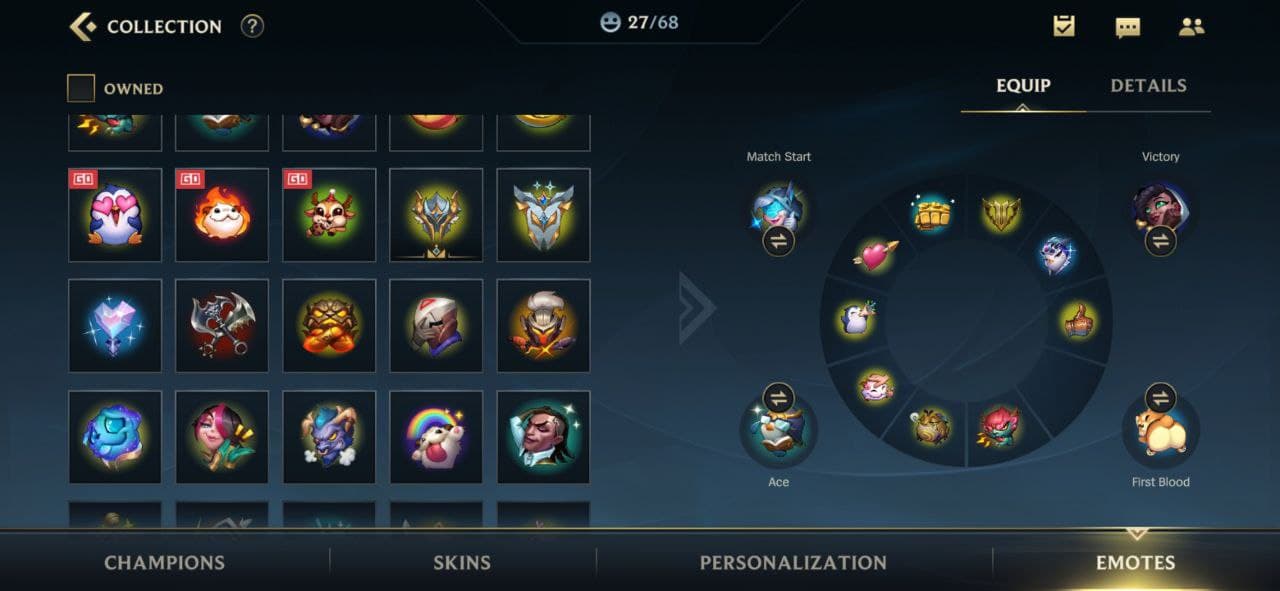Select the crossed axes emote
The width and height of the screenshot is (1280, 591).
click(222, 326)
